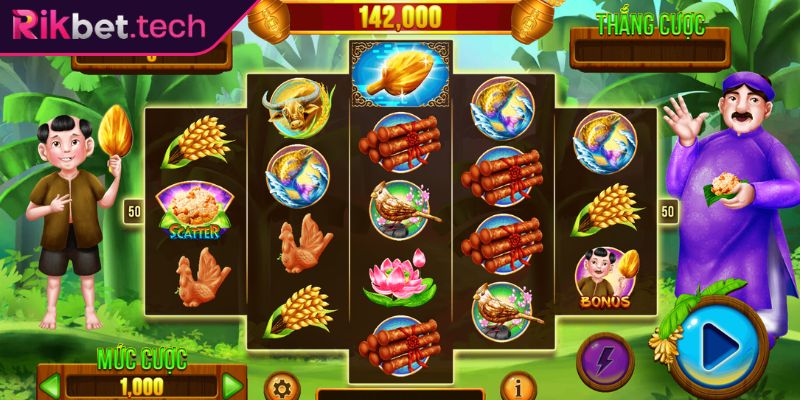Open the gear settings menu
This screenshot has width=800, height=400.
tap(281, 387)
